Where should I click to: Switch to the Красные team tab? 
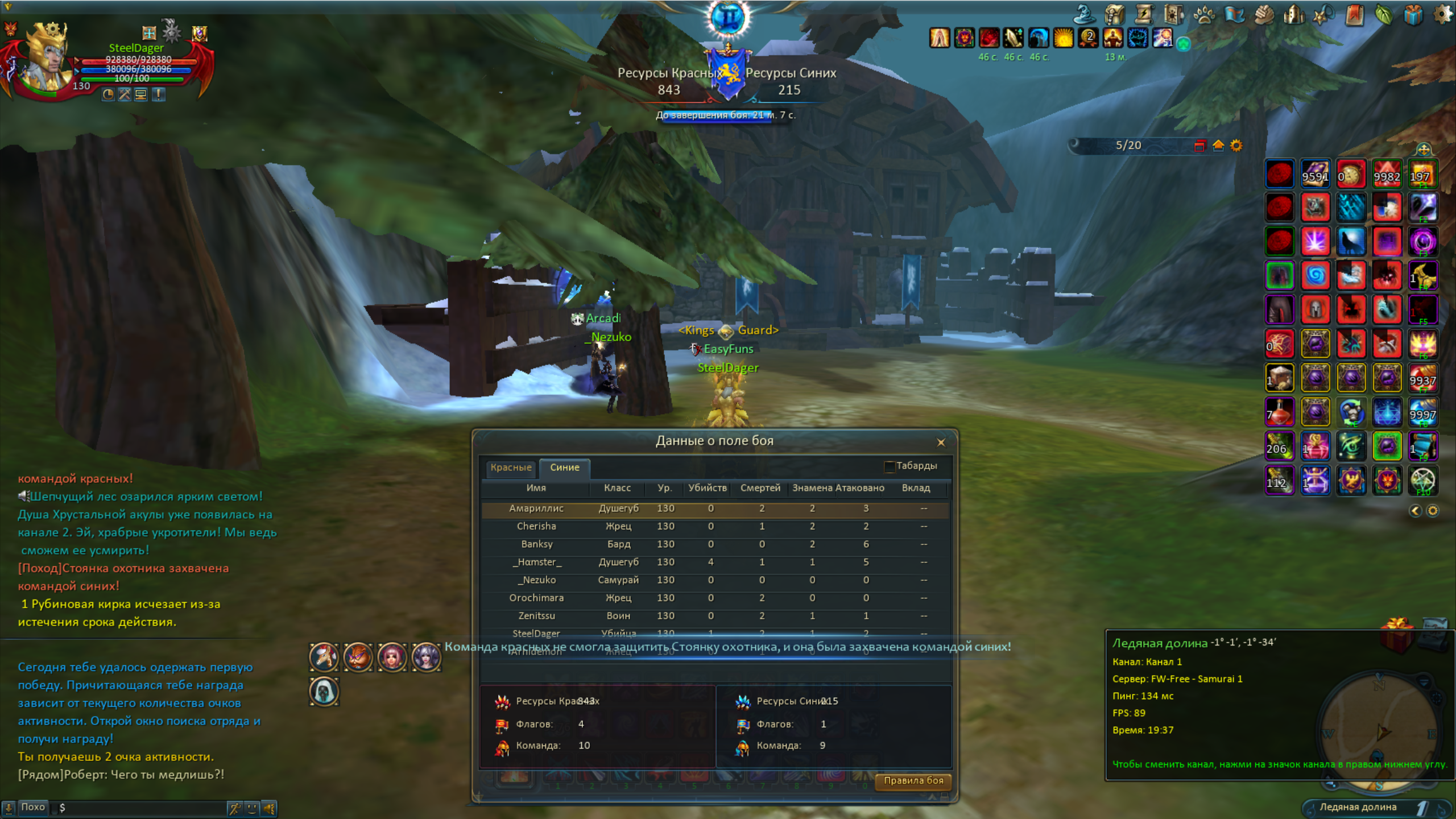(511, 468)
